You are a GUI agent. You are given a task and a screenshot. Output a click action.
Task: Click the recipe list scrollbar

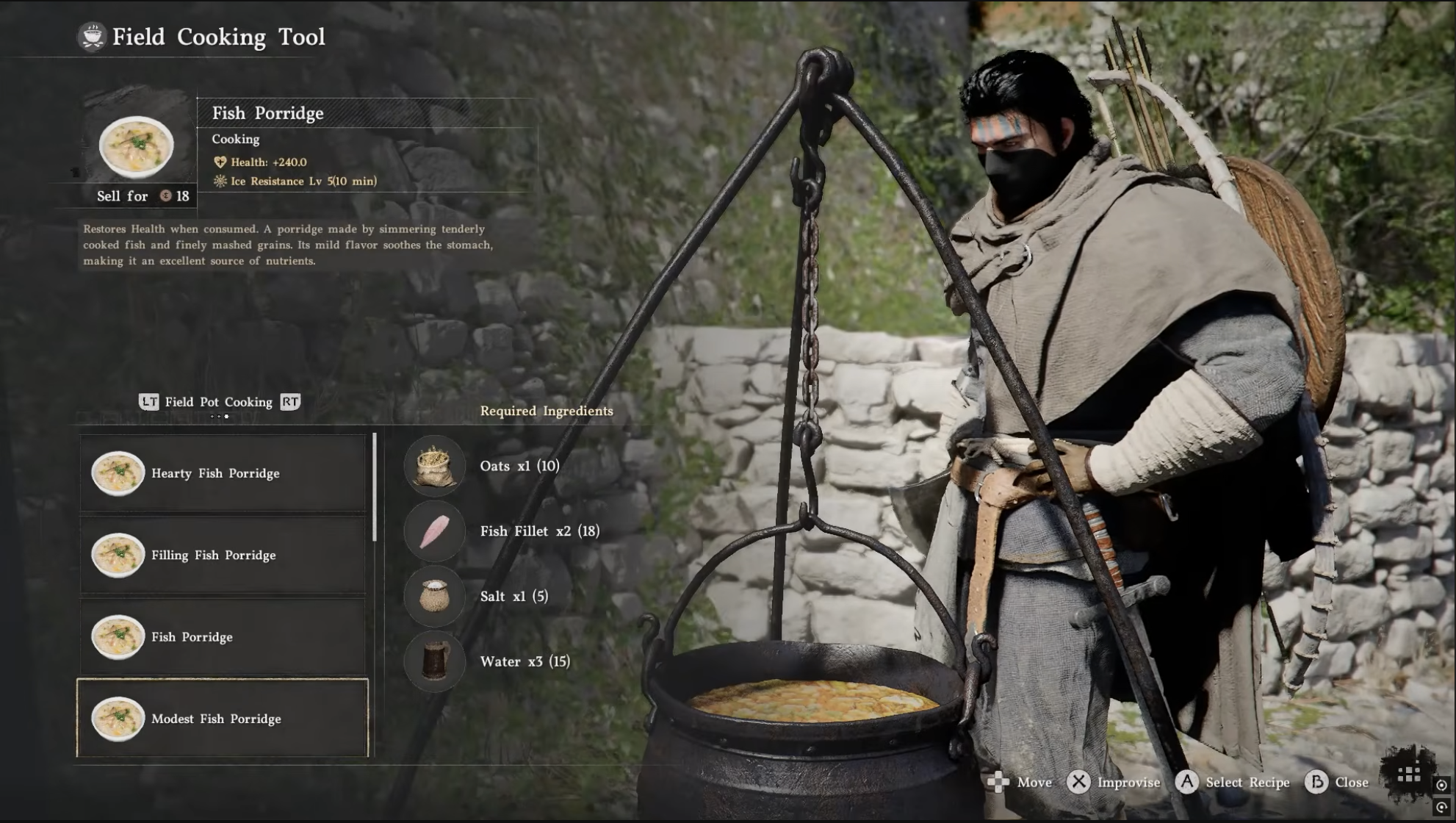tap(375, 487)
